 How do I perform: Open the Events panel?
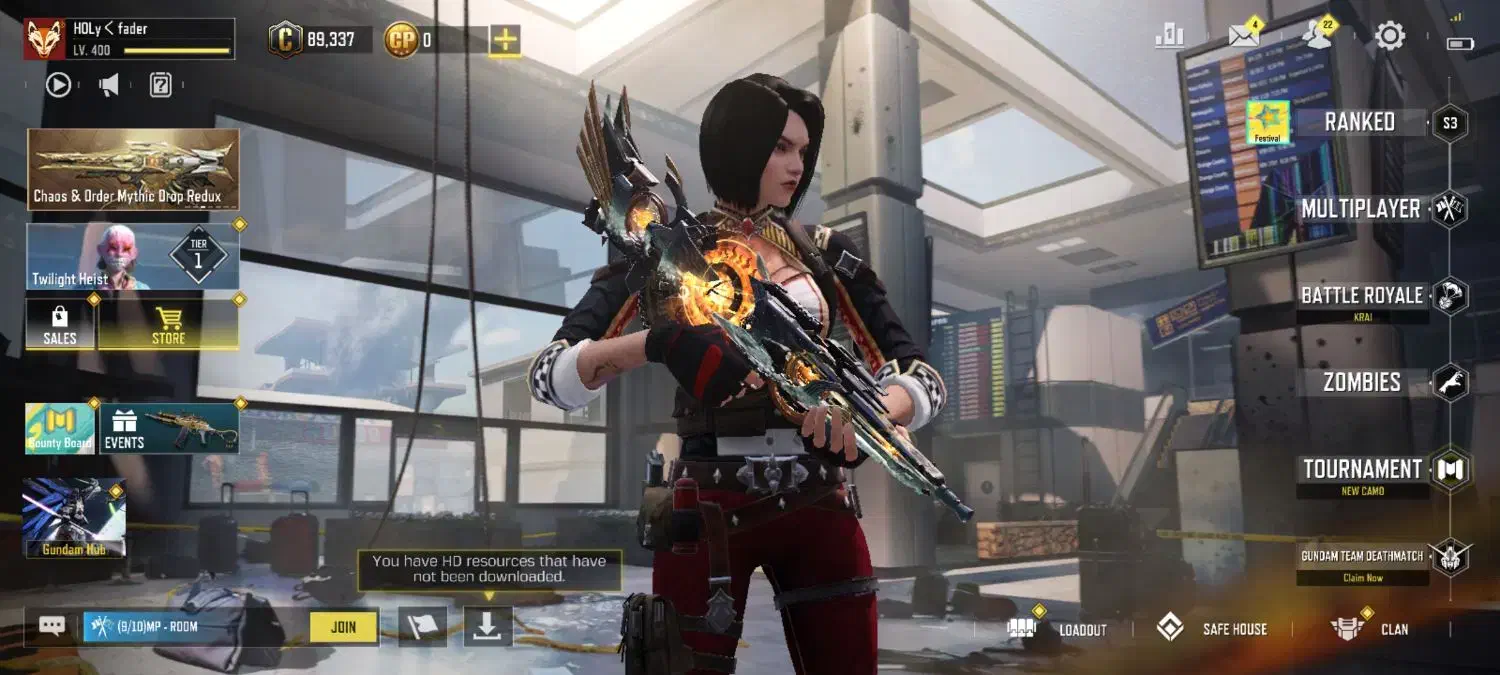tap(168, 428)
